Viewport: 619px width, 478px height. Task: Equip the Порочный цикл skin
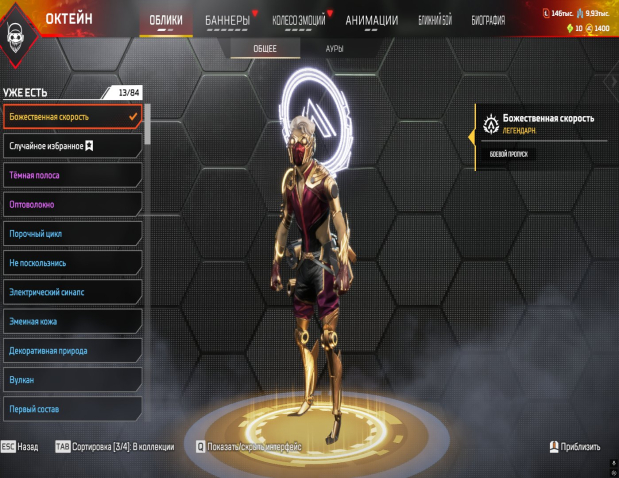(72, 234)
